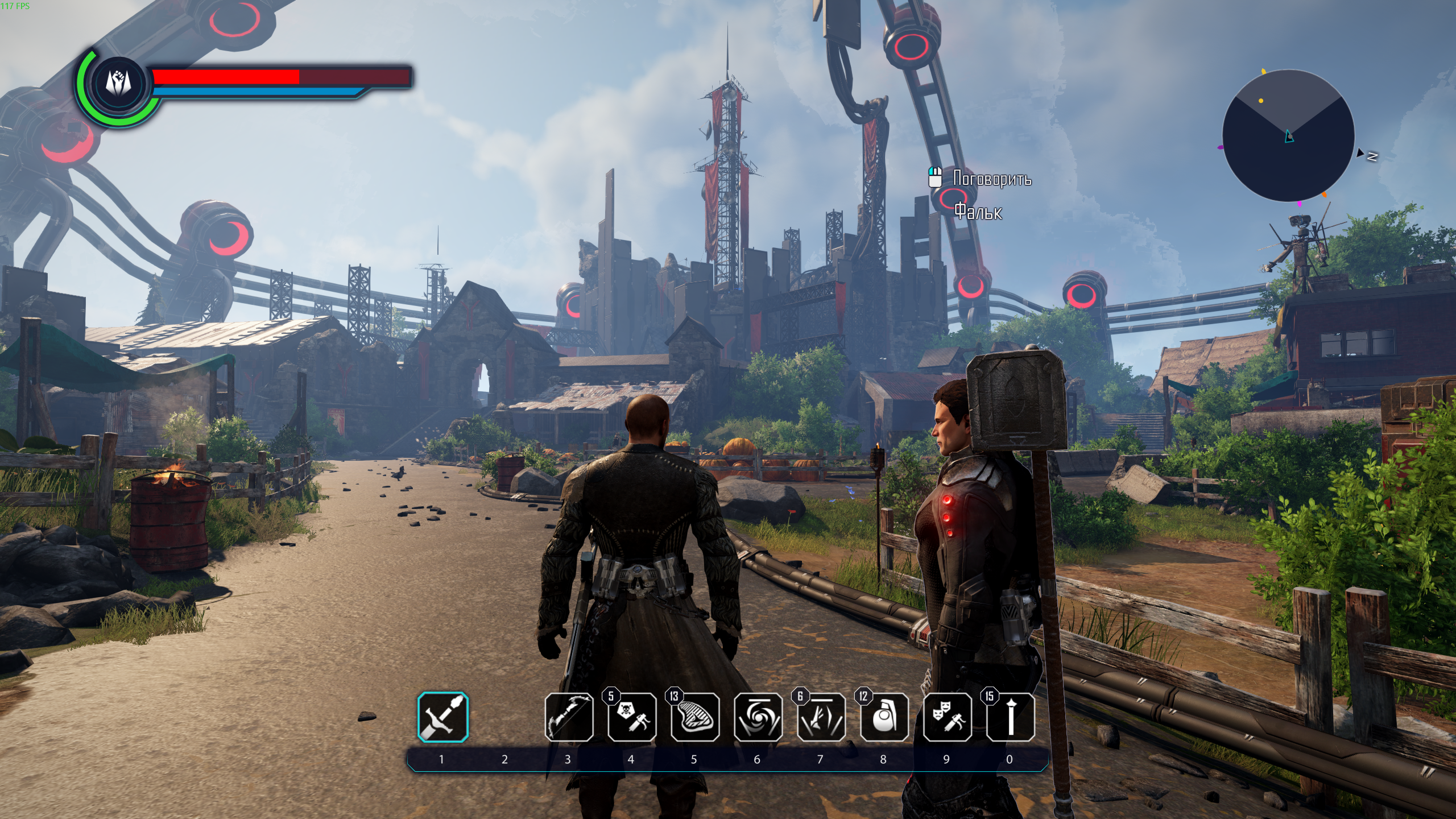Viewport: 1456px width, 819px height.
Task: Click the raised fist faction emblem
Action: point(119,84)
